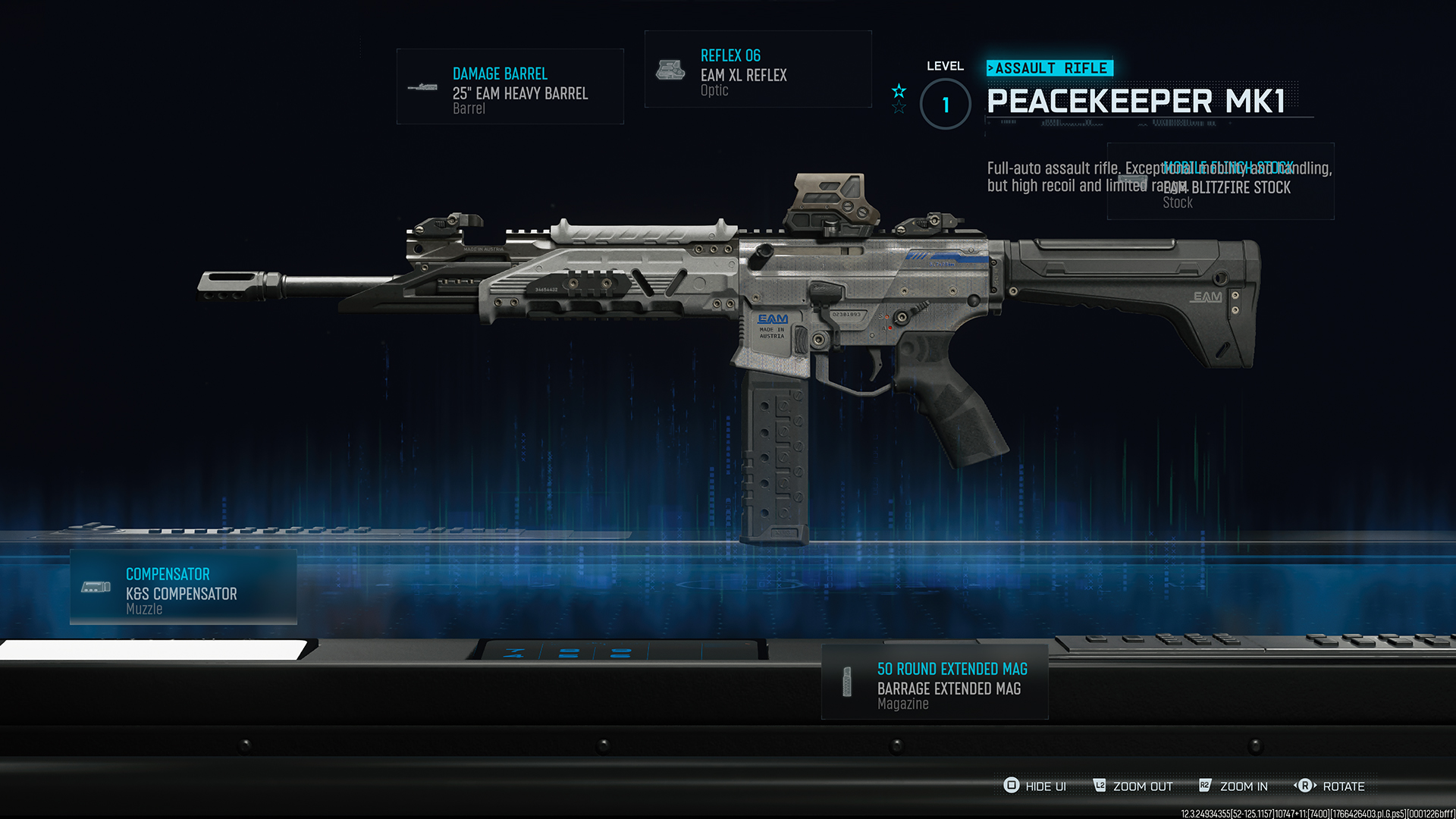1456x819 pixels.
Task: Select the barrel icon on Damage Barrel card
Action: tap(422, 87)
